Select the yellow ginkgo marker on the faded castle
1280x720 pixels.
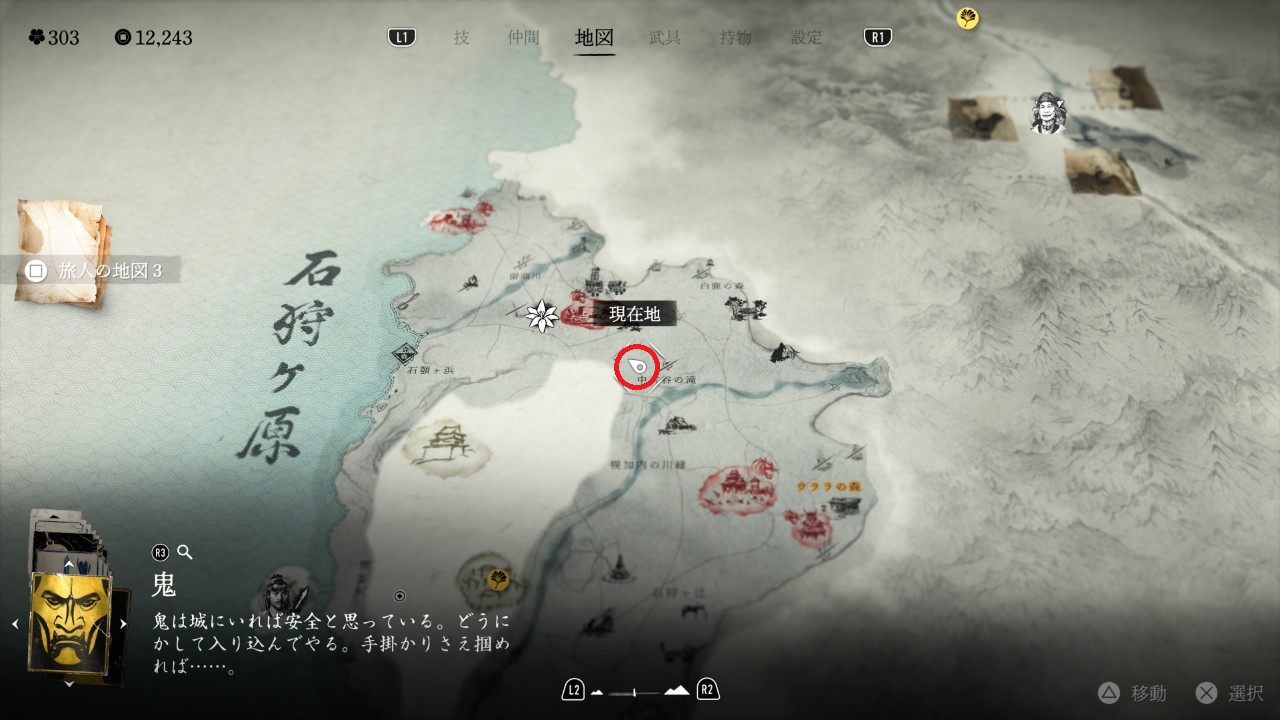[x=498, y=579]
